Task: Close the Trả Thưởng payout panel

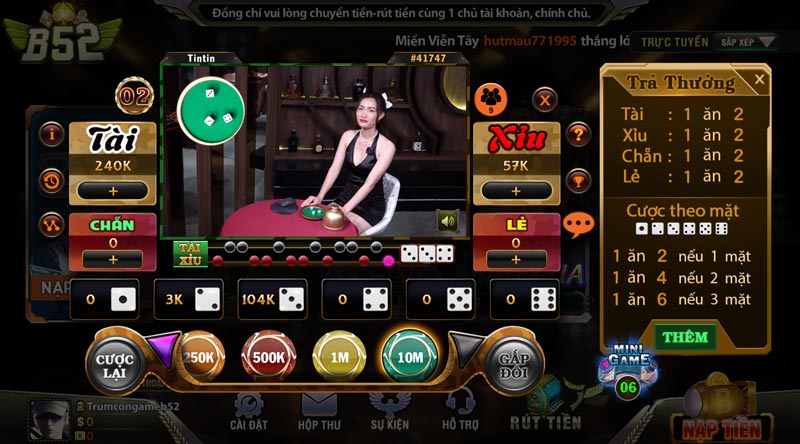Action: click(759, 79)
